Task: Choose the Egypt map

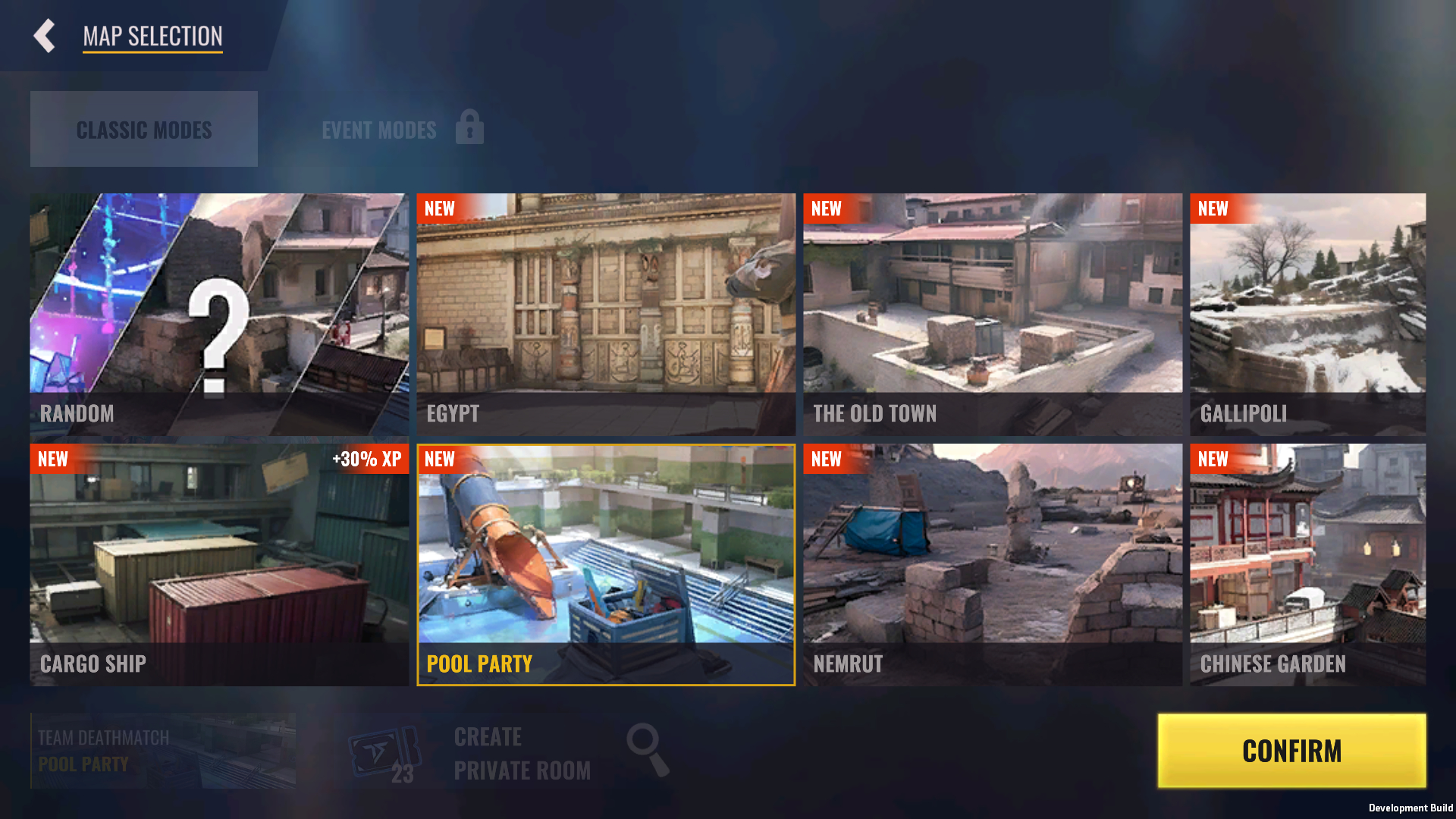Action: click(606, 314)
